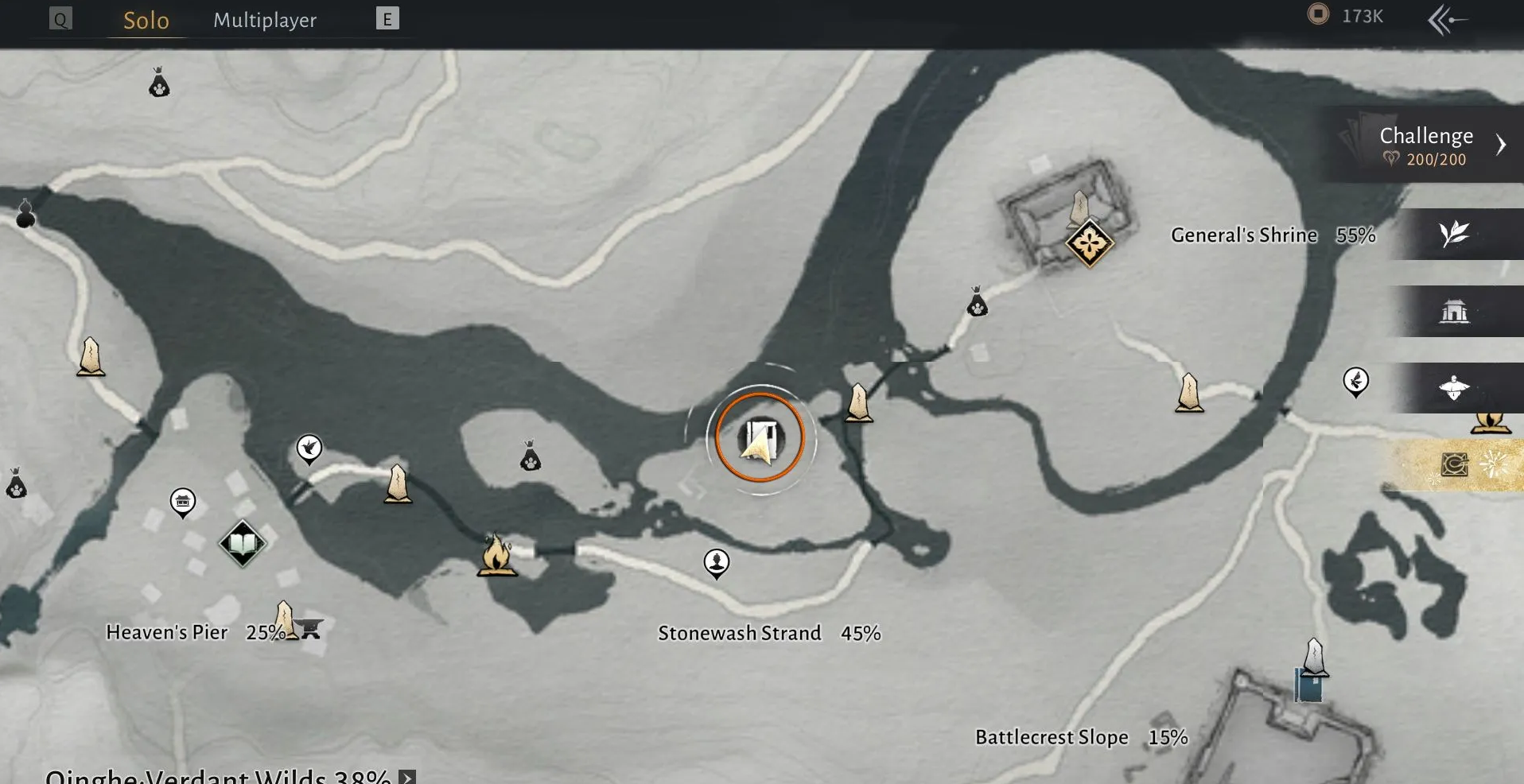Click the campfire marker on the map
This screenshot has width=1524, height=784.
tap(496, 554)
